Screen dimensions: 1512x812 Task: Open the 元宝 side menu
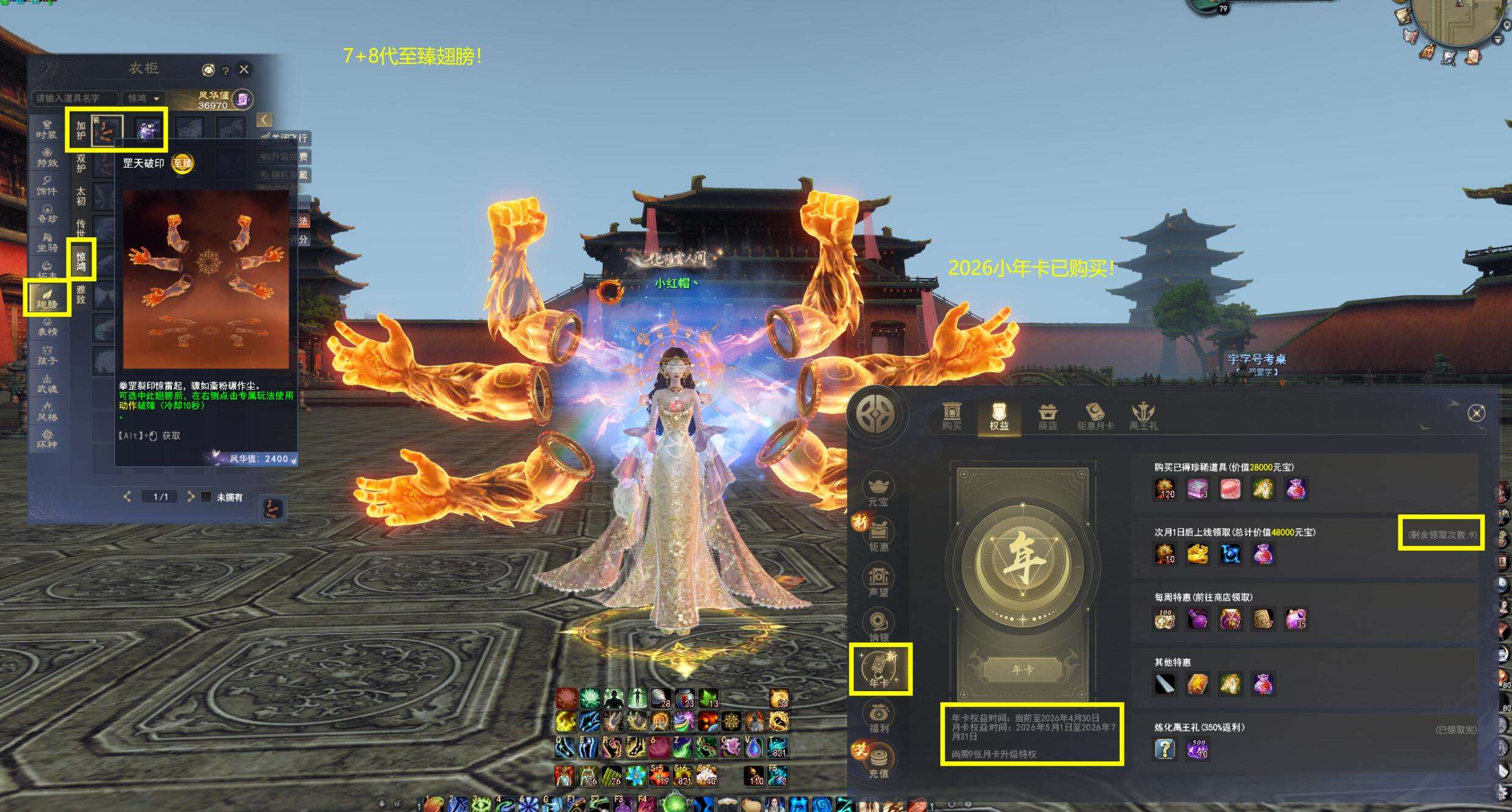point(879,490)
